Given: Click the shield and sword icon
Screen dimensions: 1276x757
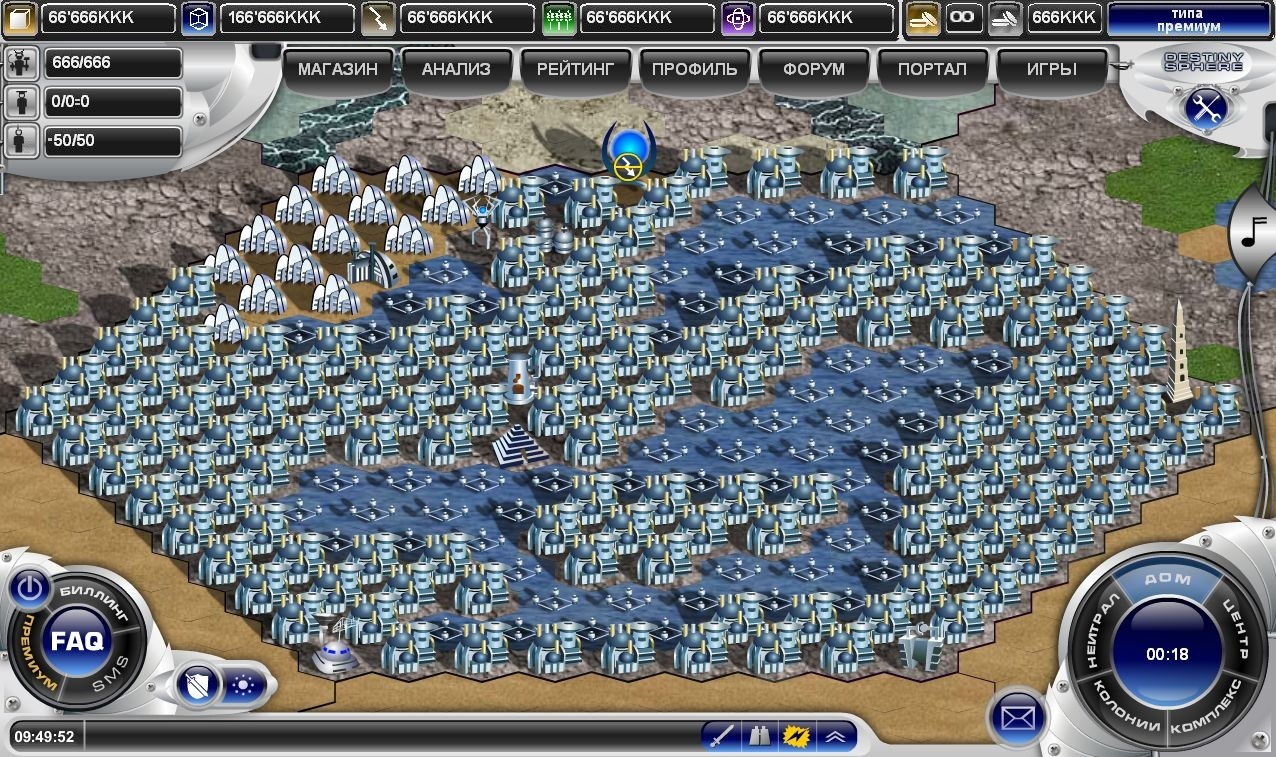Looking at the screenshot, I should click(197, 686).
